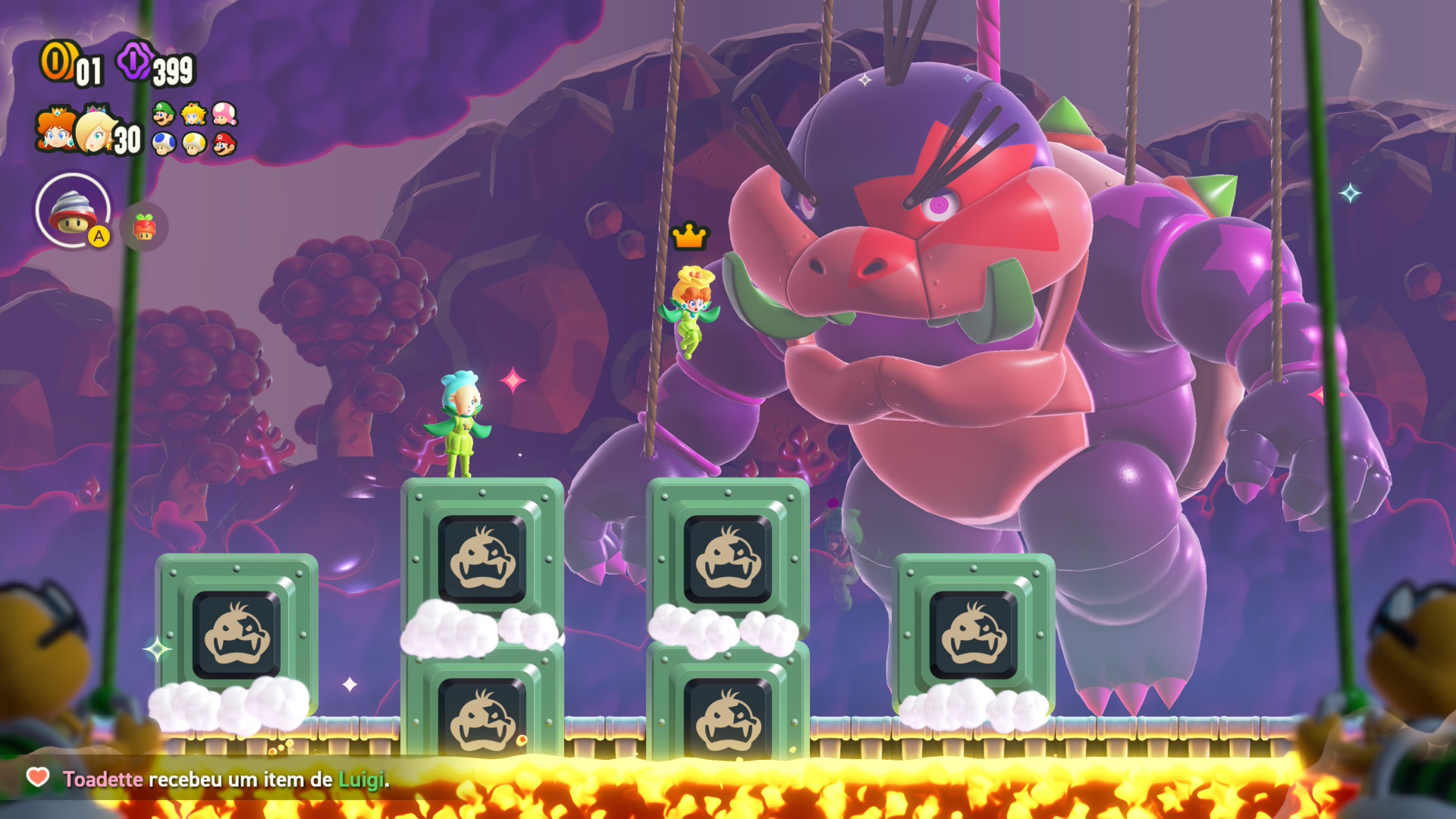The width and height of the screenshot is (1456, 819).
Task: Pick the Blue Toad player icon
Action: tap(163, 143)
